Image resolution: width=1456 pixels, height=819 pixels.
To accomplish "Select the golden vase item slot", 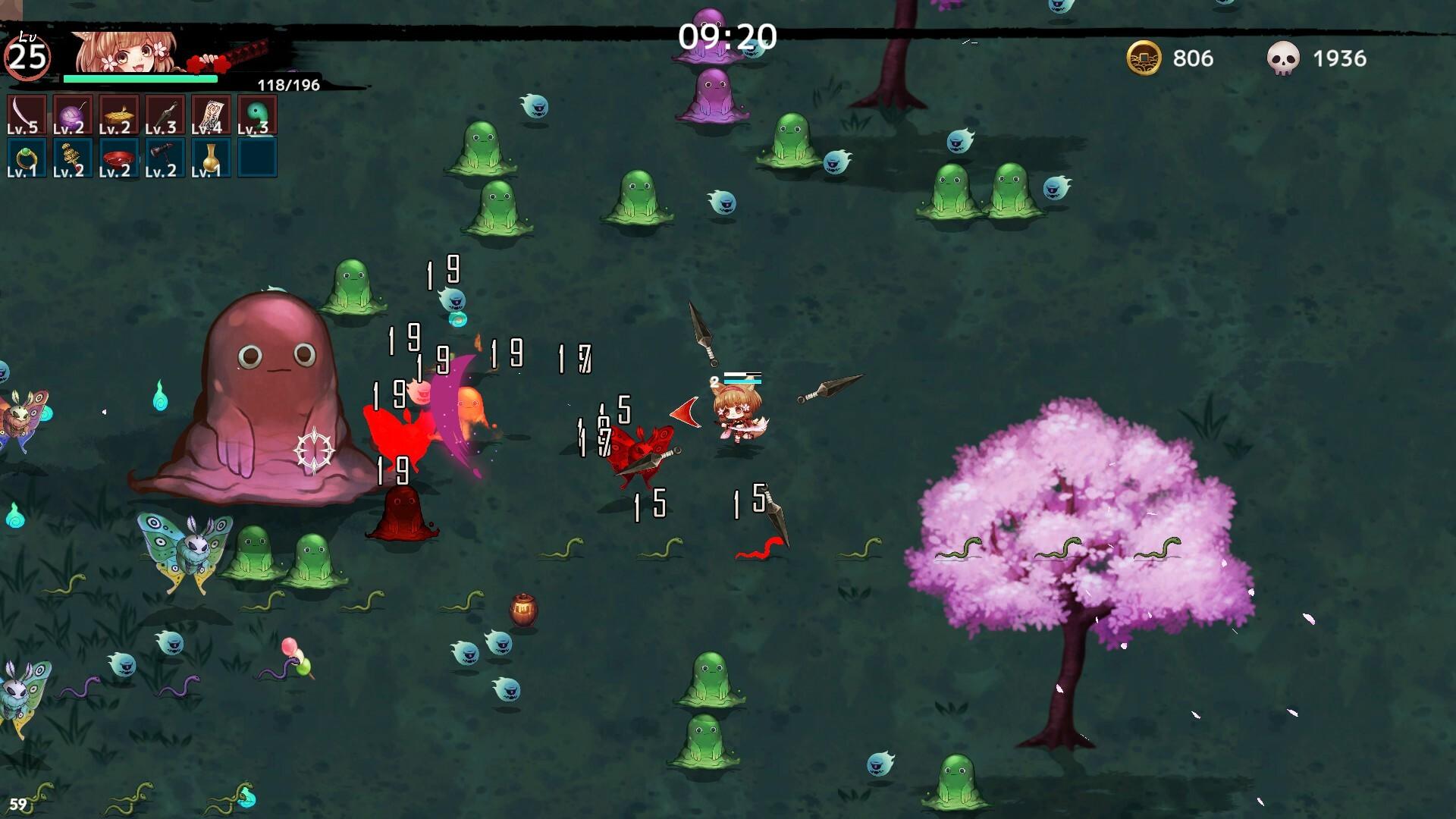I will 211,158.
